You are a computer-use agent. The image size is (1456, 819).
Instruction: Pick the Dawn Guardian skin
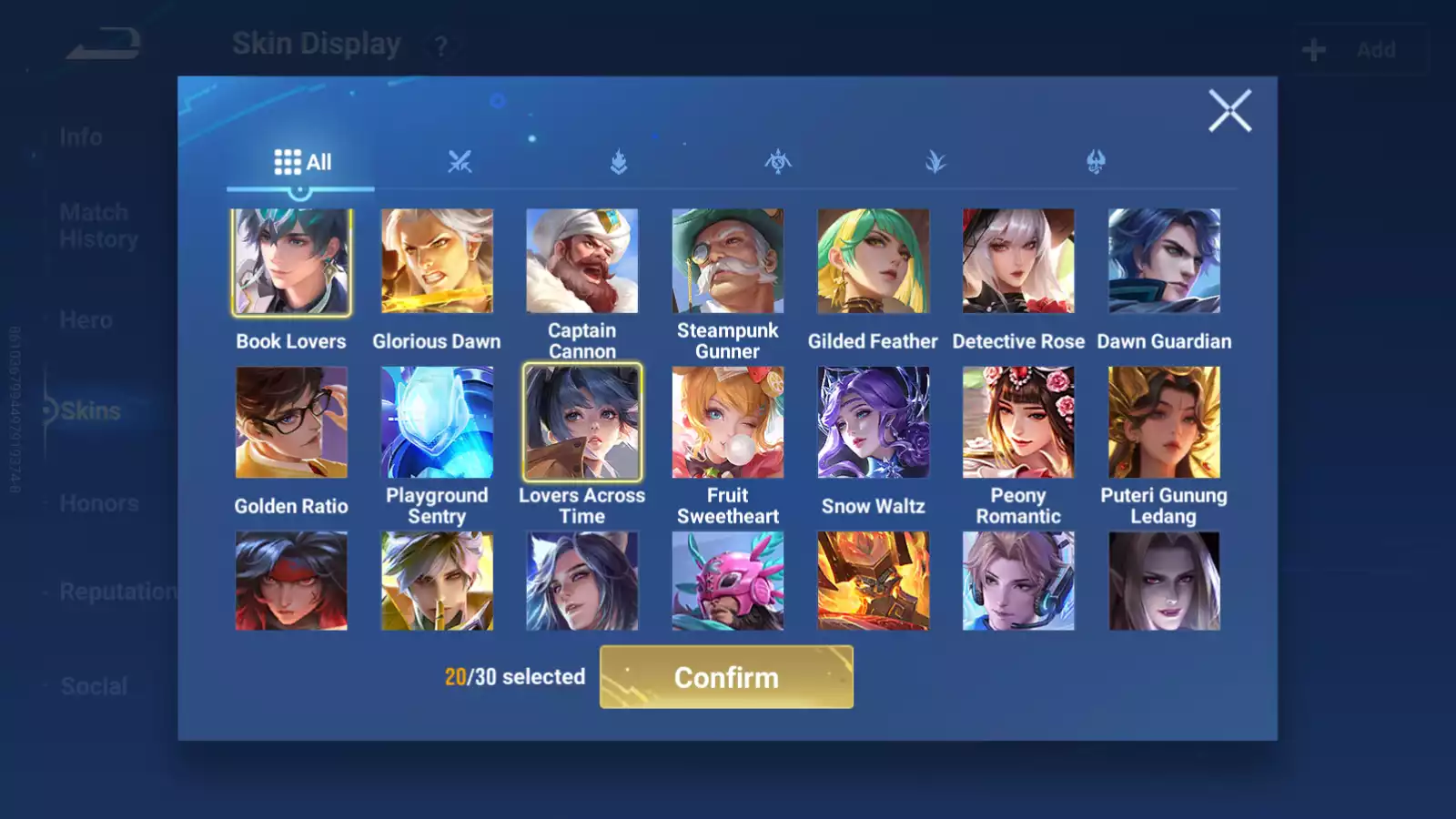(1164, 262)
